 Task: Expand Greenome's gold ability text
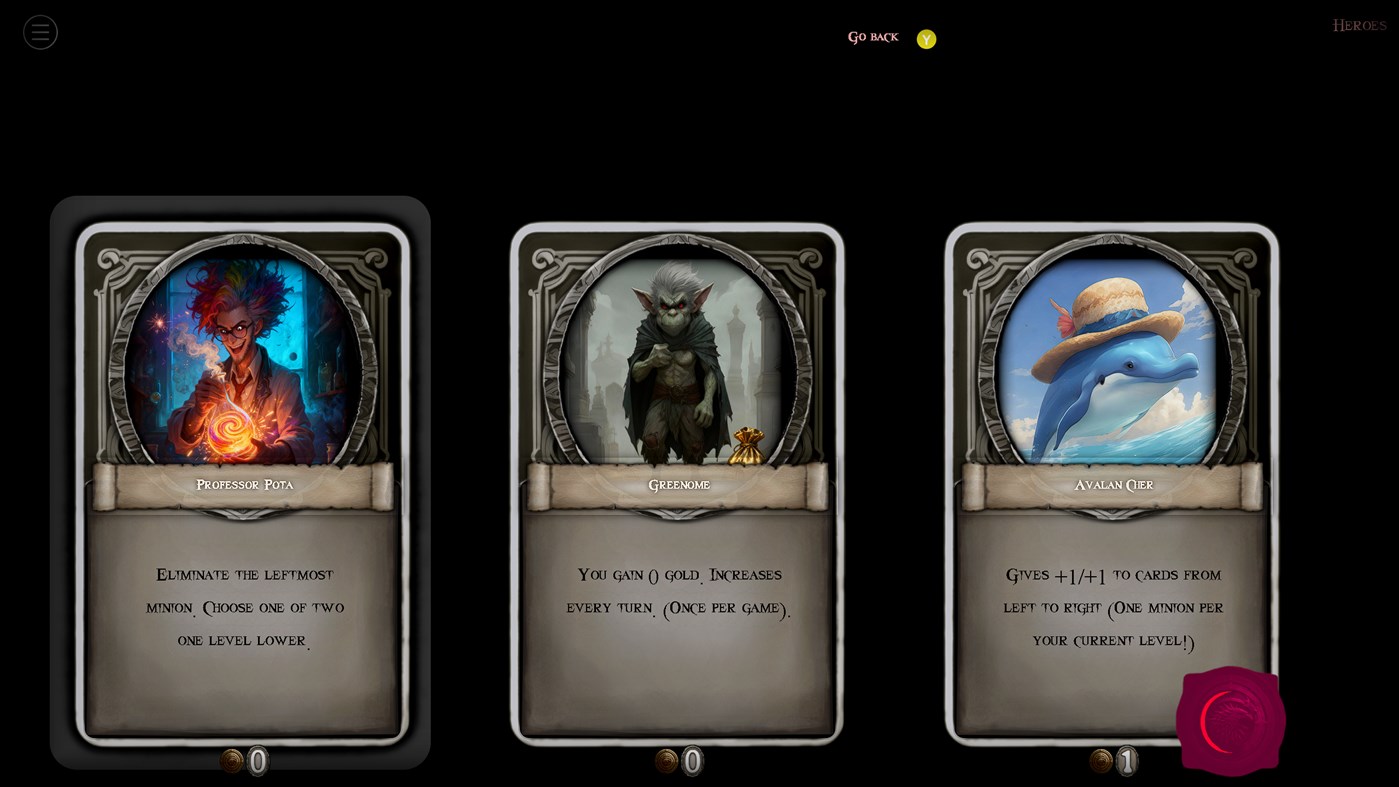click(x=679, y=590)
